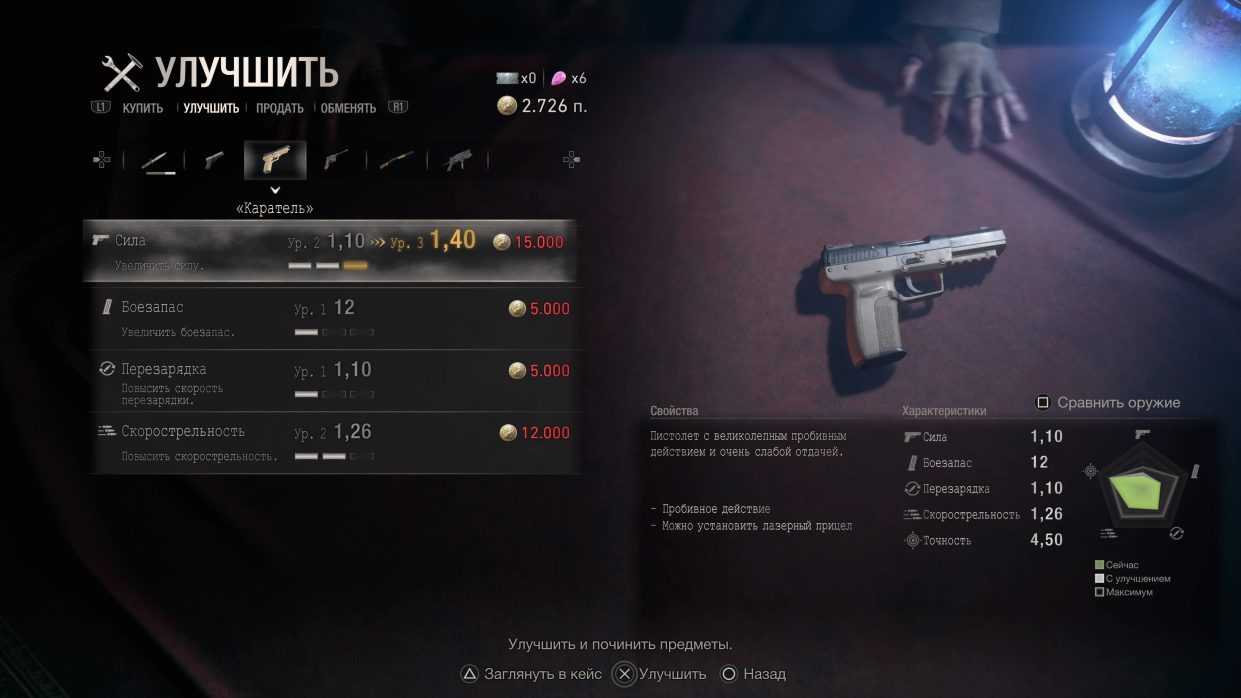Pick the Перезарядка upgrade row
The image size is (1241, 698).
tap(330, 380)
